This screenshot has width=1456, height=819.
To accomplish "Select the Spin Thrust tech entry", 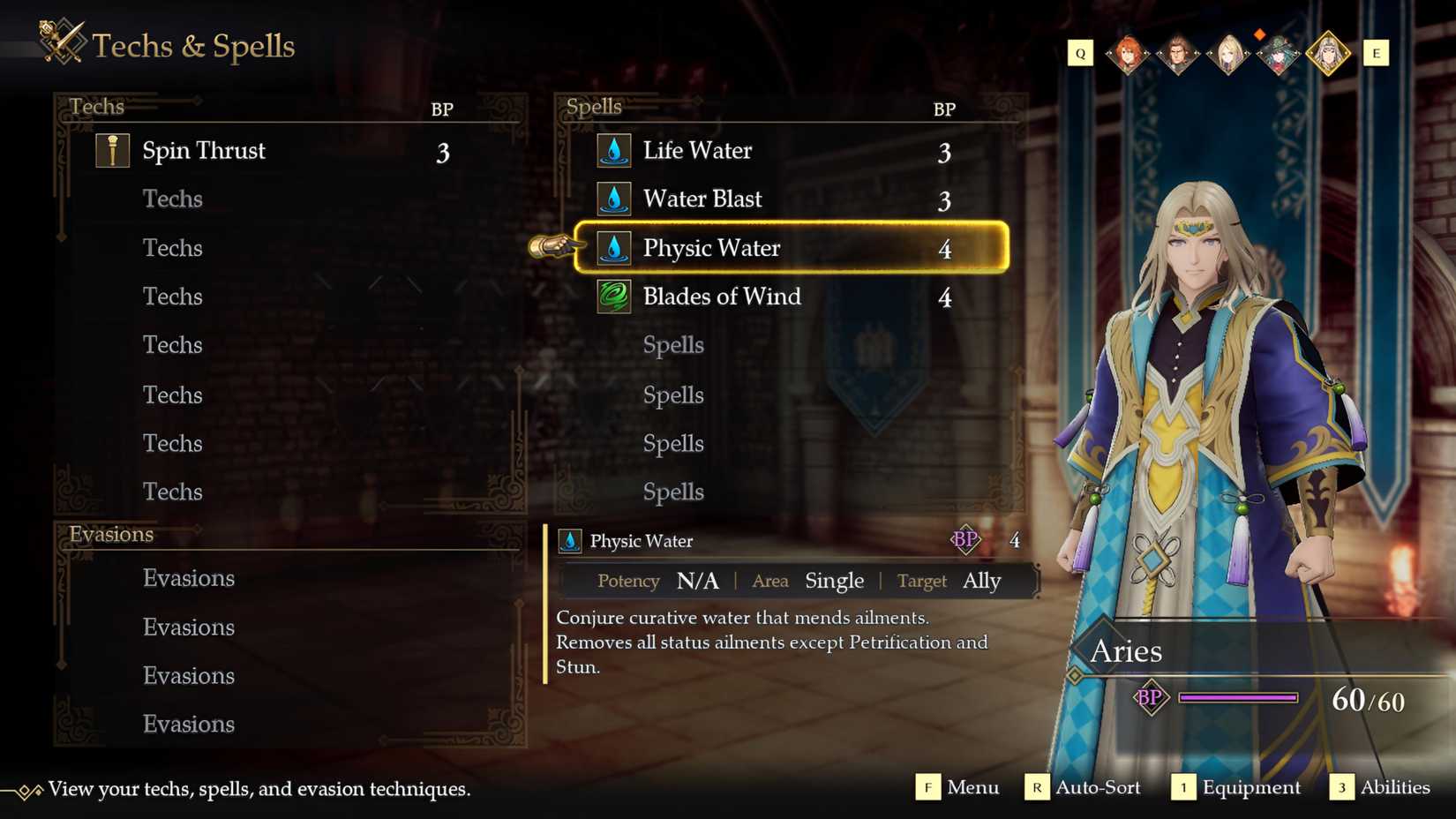I will click(265, 150).
